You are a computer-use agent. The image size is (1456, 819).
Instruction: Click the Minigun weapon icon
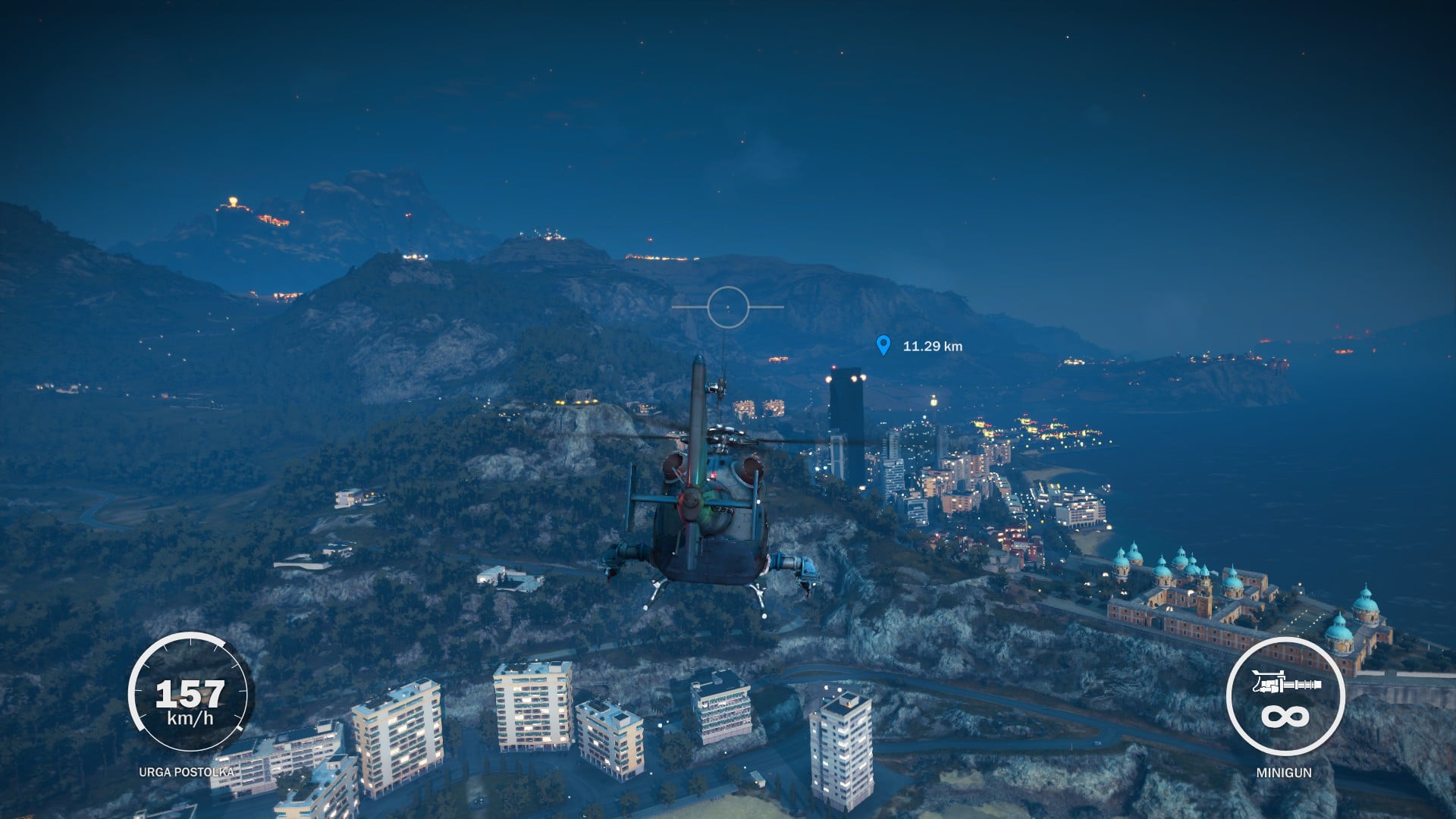coord(1286,685)
